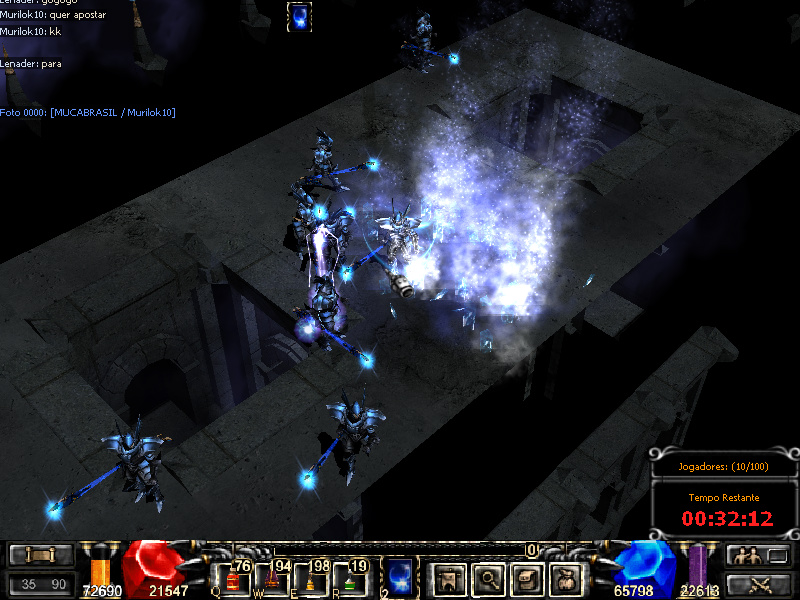Use the green potion in R slot

349,579
